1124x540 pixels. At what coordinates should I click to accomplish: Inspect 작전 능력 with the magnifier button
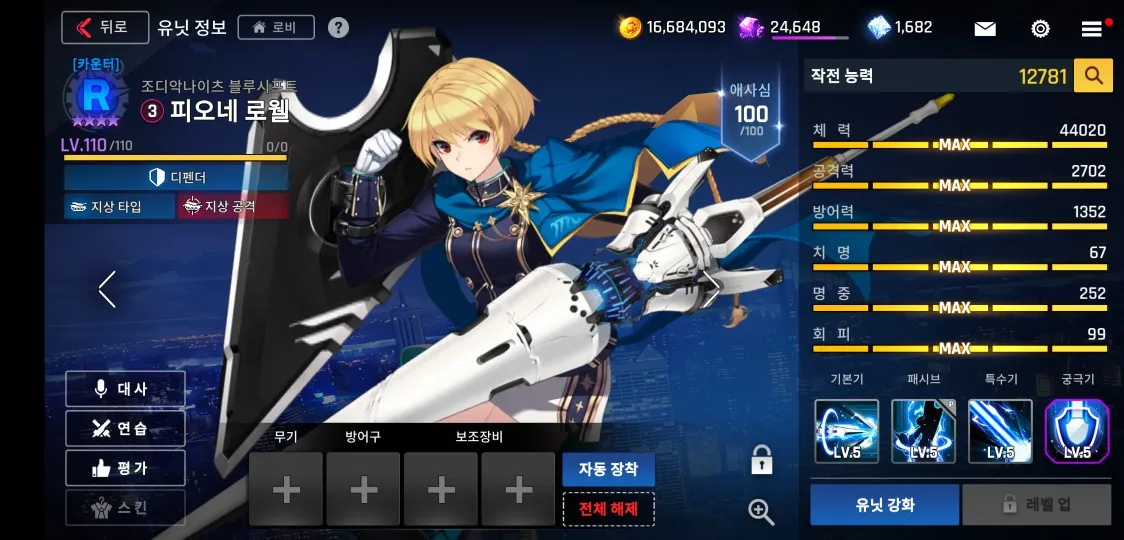[1093, 75]
